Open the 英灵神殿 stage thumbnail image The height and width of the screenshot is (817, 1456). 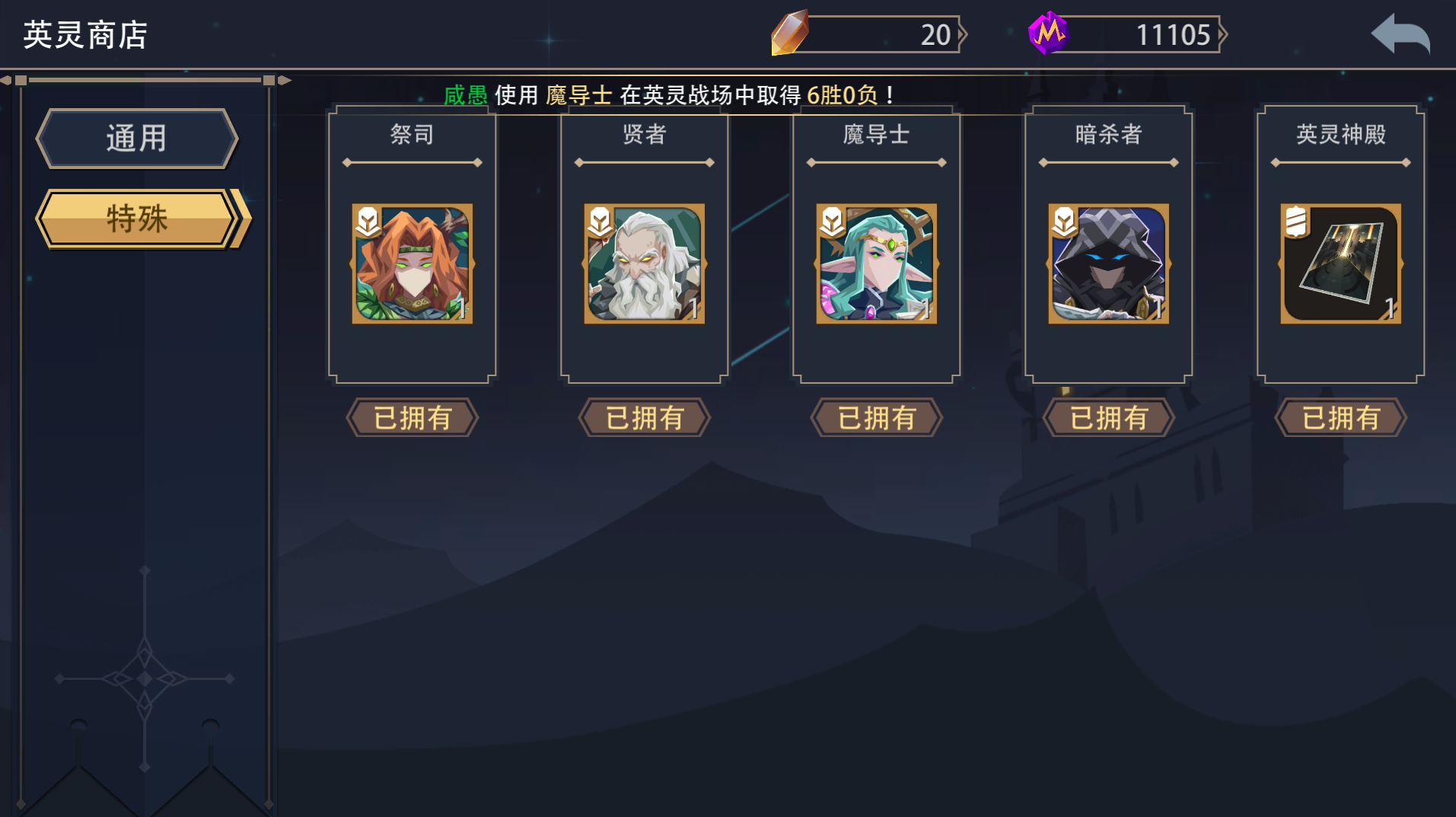(x=1341, y=264)
